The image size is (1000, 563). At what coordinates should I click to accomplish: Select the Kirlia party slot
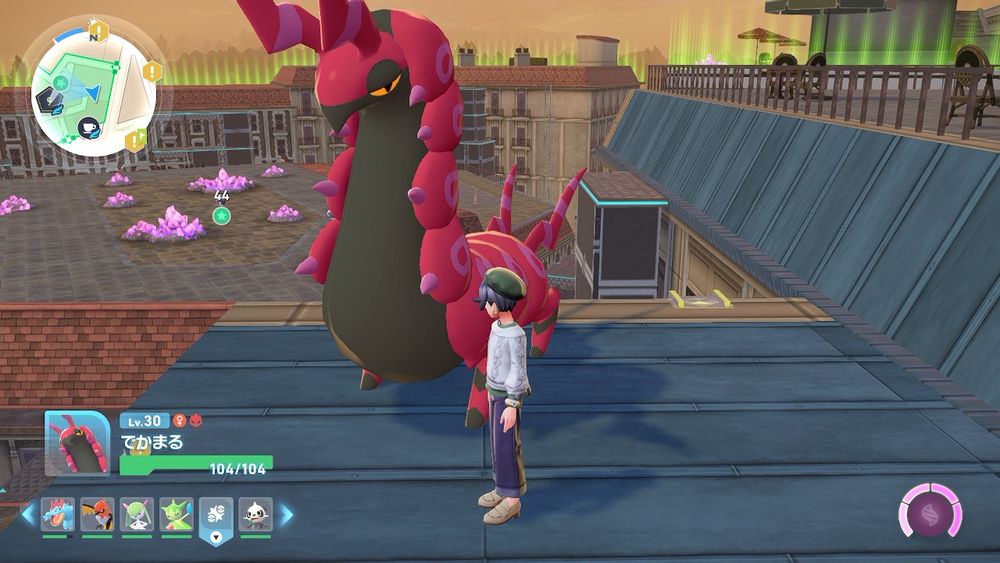tap(136, 515)
